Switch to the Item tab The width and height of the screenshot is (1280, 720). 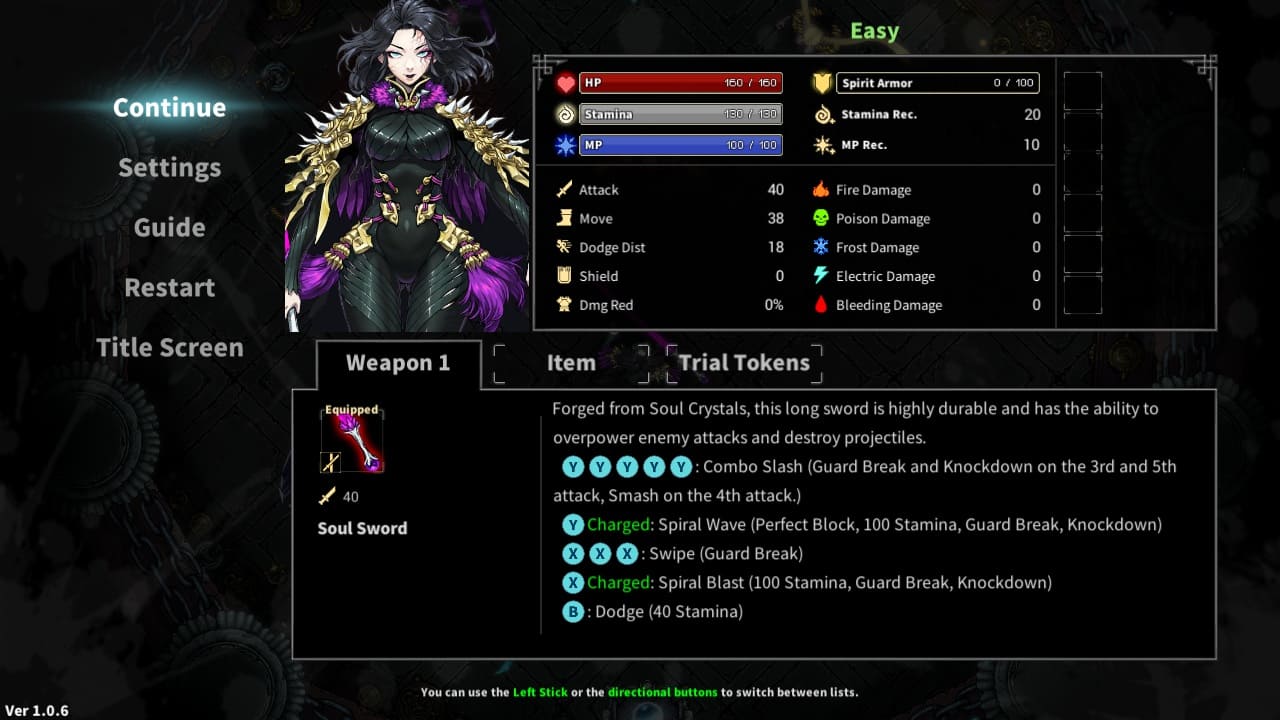pyautogui.click(x=570, y=363)
